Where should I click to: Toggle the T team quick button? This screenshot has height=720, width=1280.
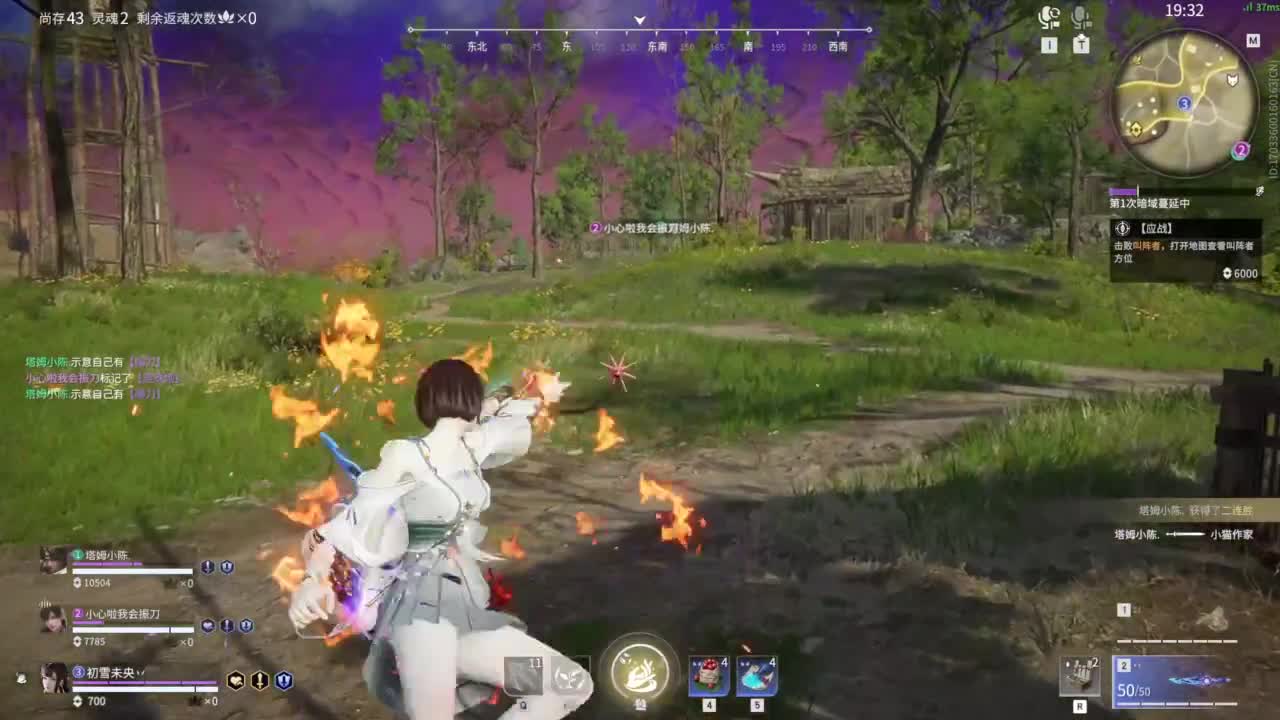click(x=1080, y=44)
